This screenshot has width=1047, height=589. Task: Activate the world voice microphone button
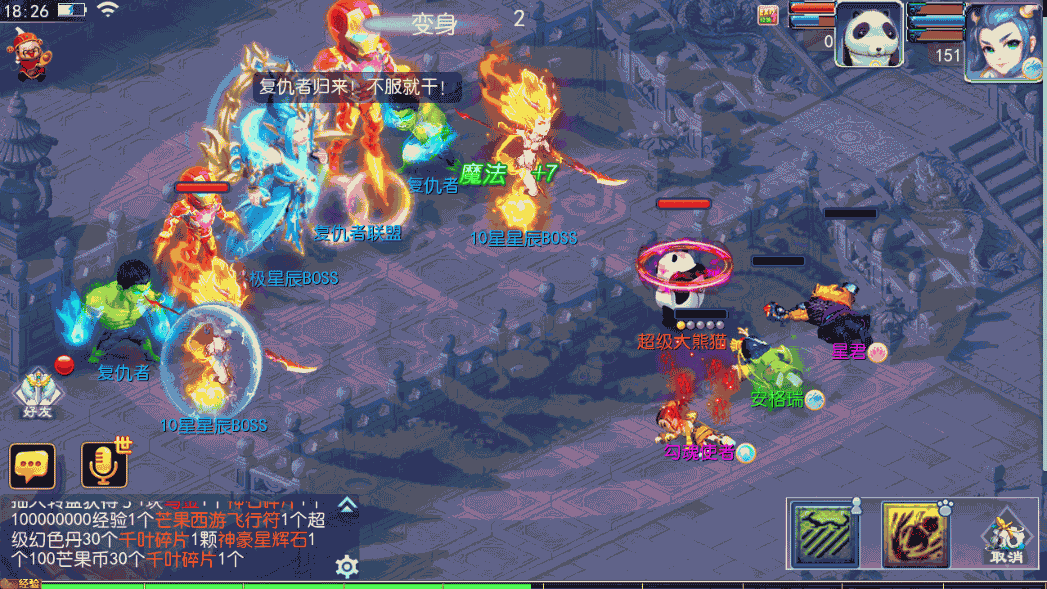click(x=105, y=465)
